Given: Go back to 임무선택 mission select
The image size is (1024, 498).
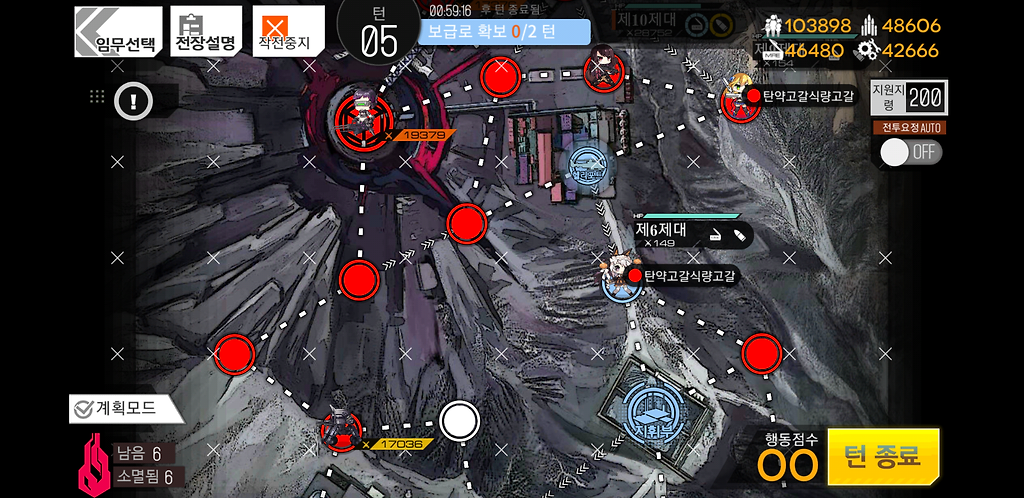Looking at the screenshot, I should 118,32.
